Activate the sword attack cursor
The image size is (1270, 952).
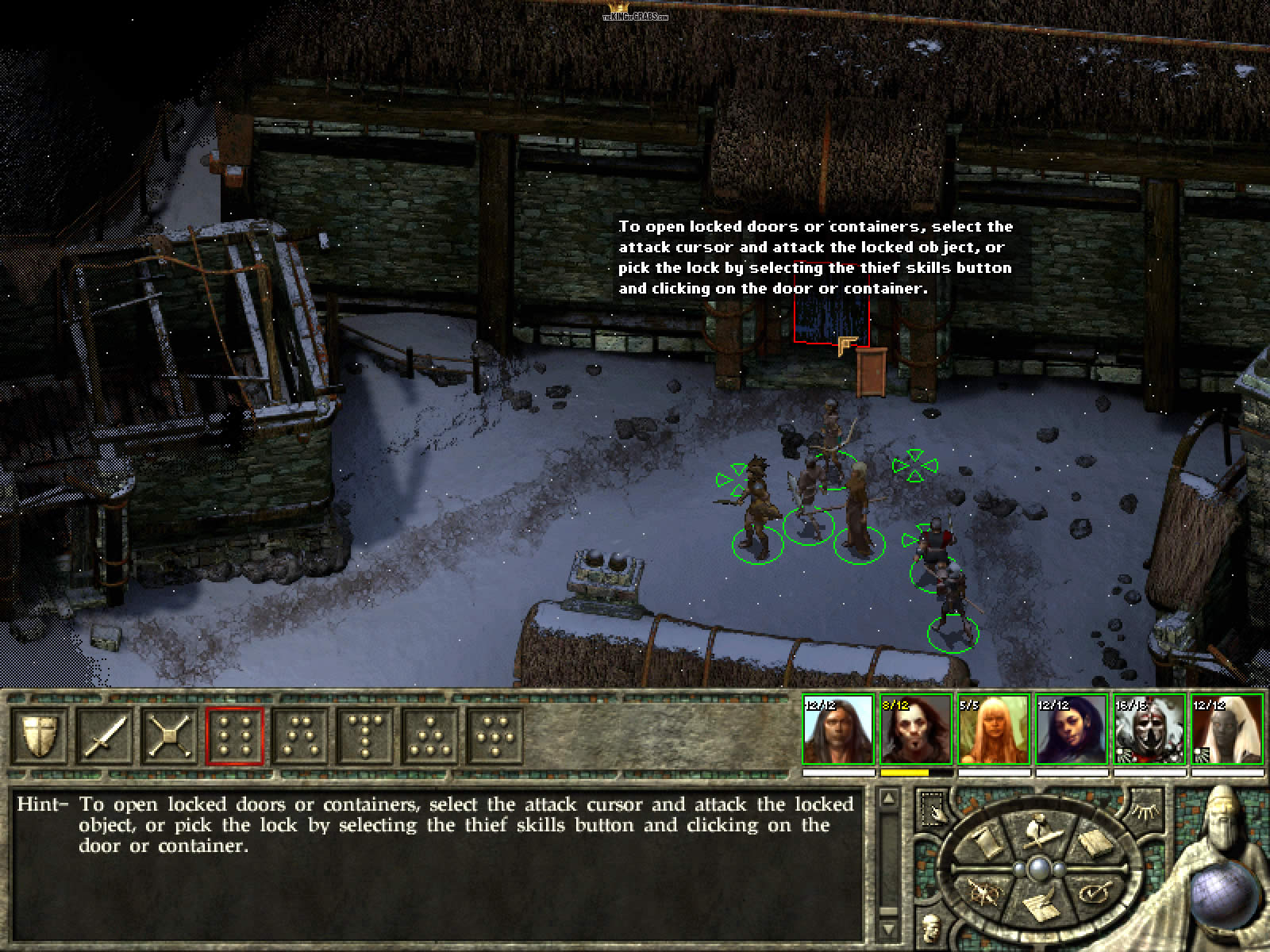tap(105, 735)
